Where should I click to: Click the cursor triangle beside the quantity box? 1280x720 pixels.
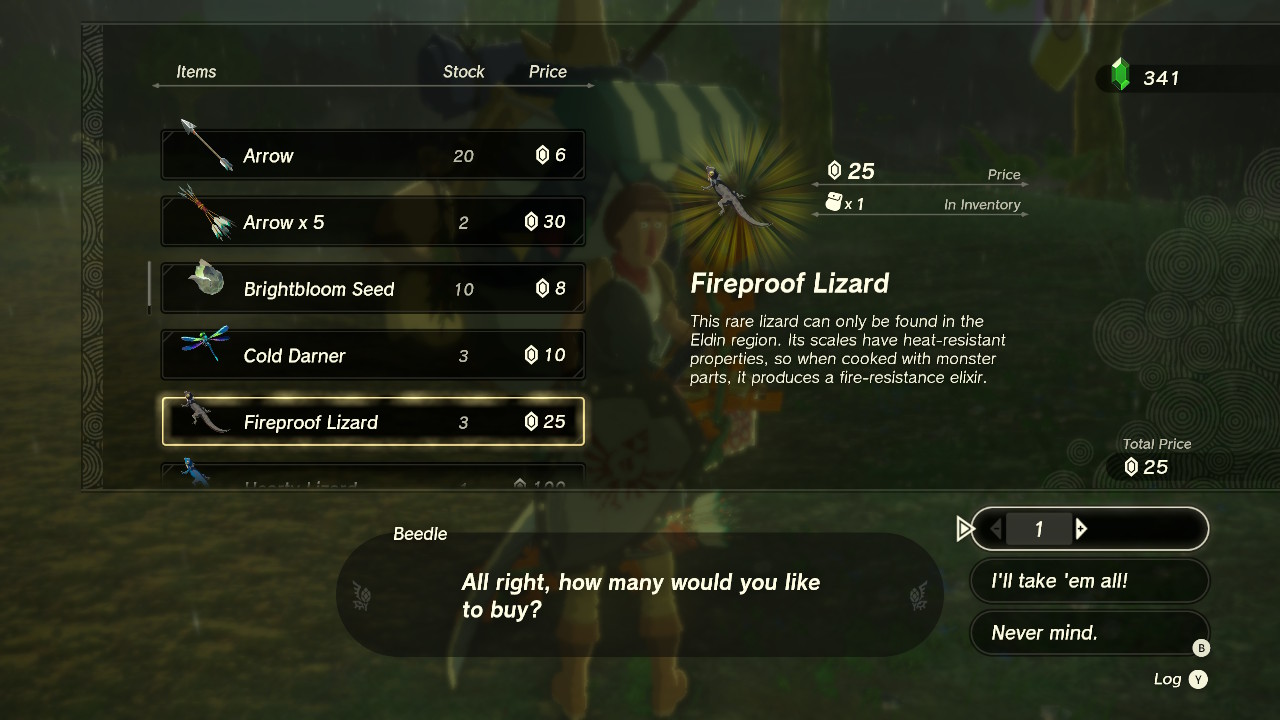tap(966, 529)
